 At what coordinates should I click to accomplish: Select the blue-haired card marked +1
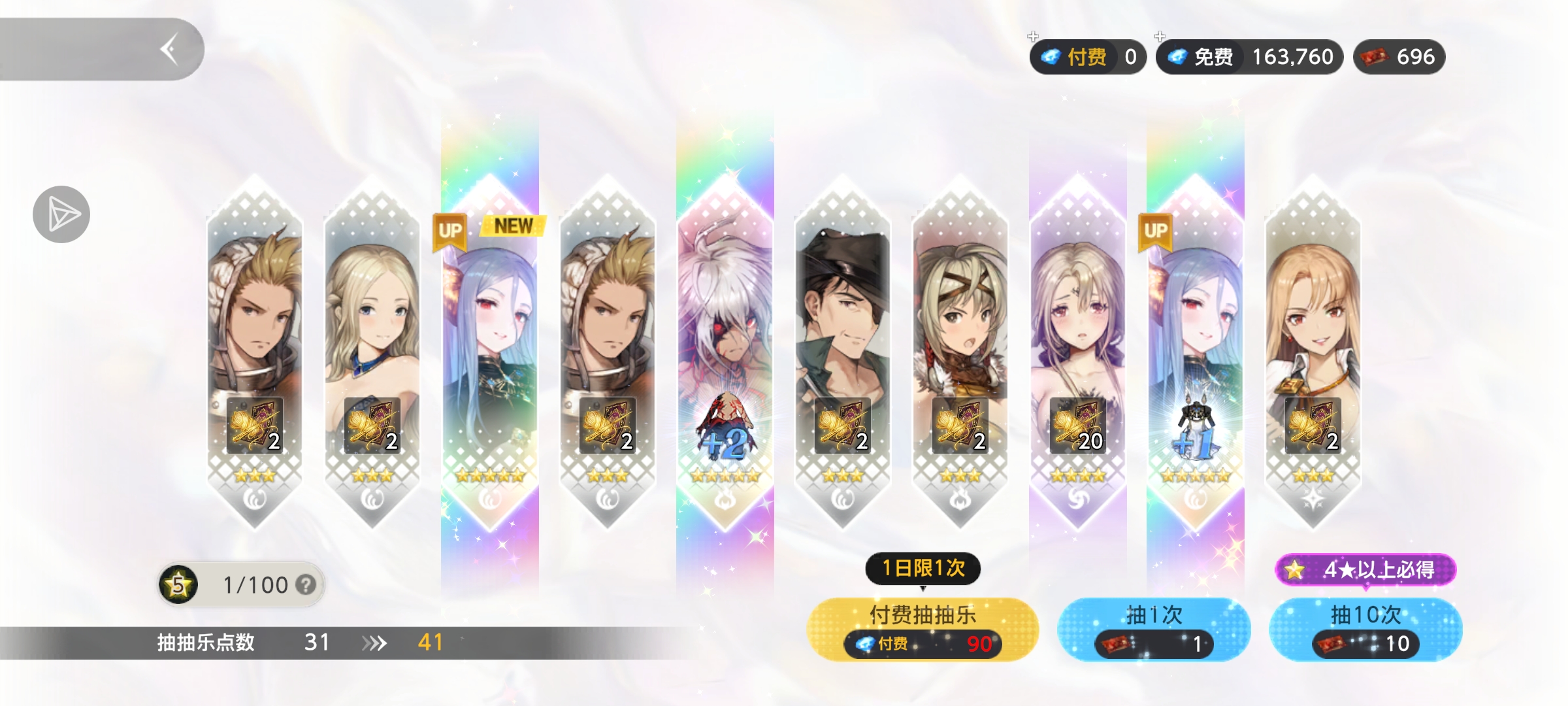pos(1196,353)
